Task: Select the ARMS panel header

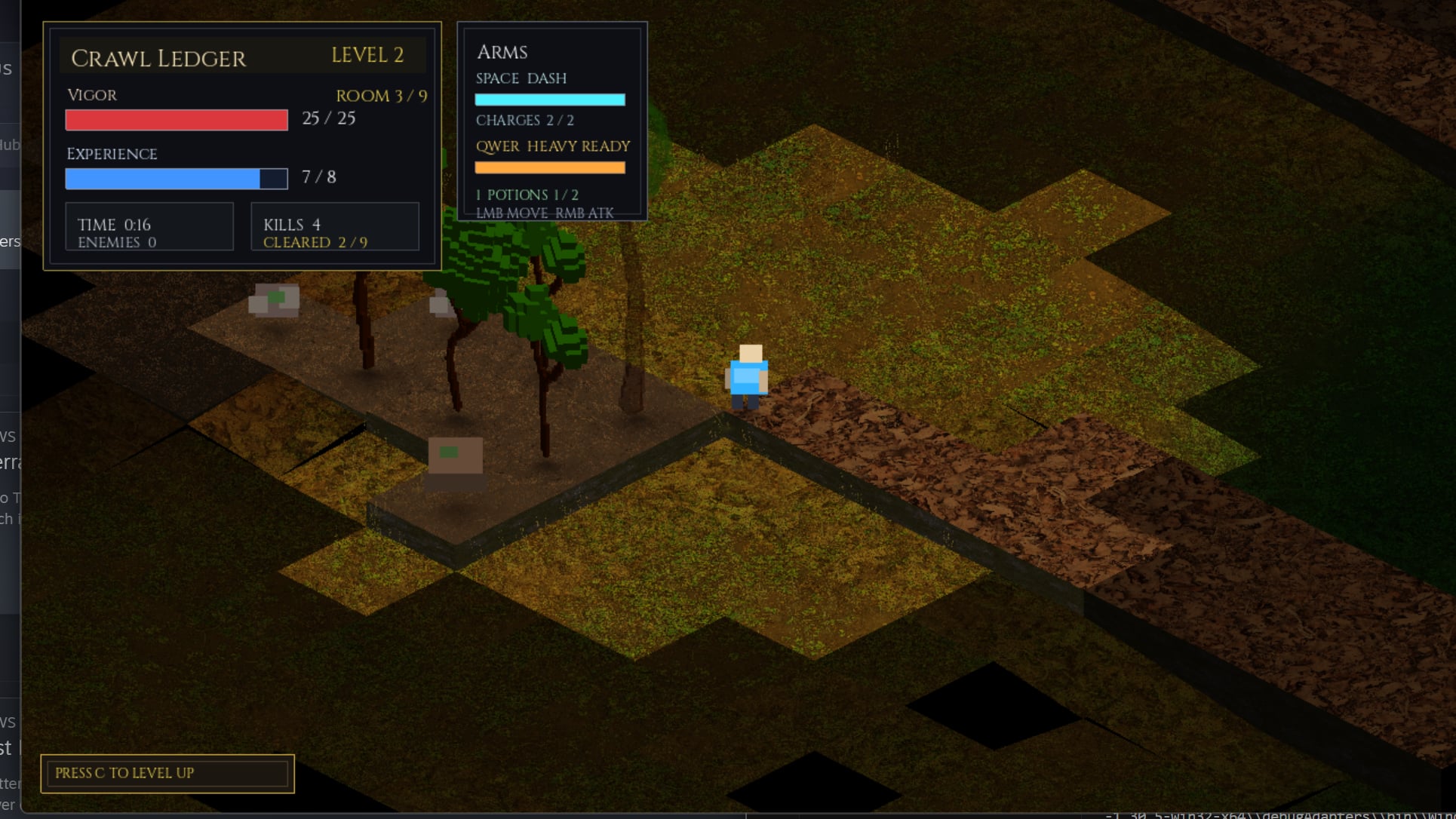Action: pos(502,51)
